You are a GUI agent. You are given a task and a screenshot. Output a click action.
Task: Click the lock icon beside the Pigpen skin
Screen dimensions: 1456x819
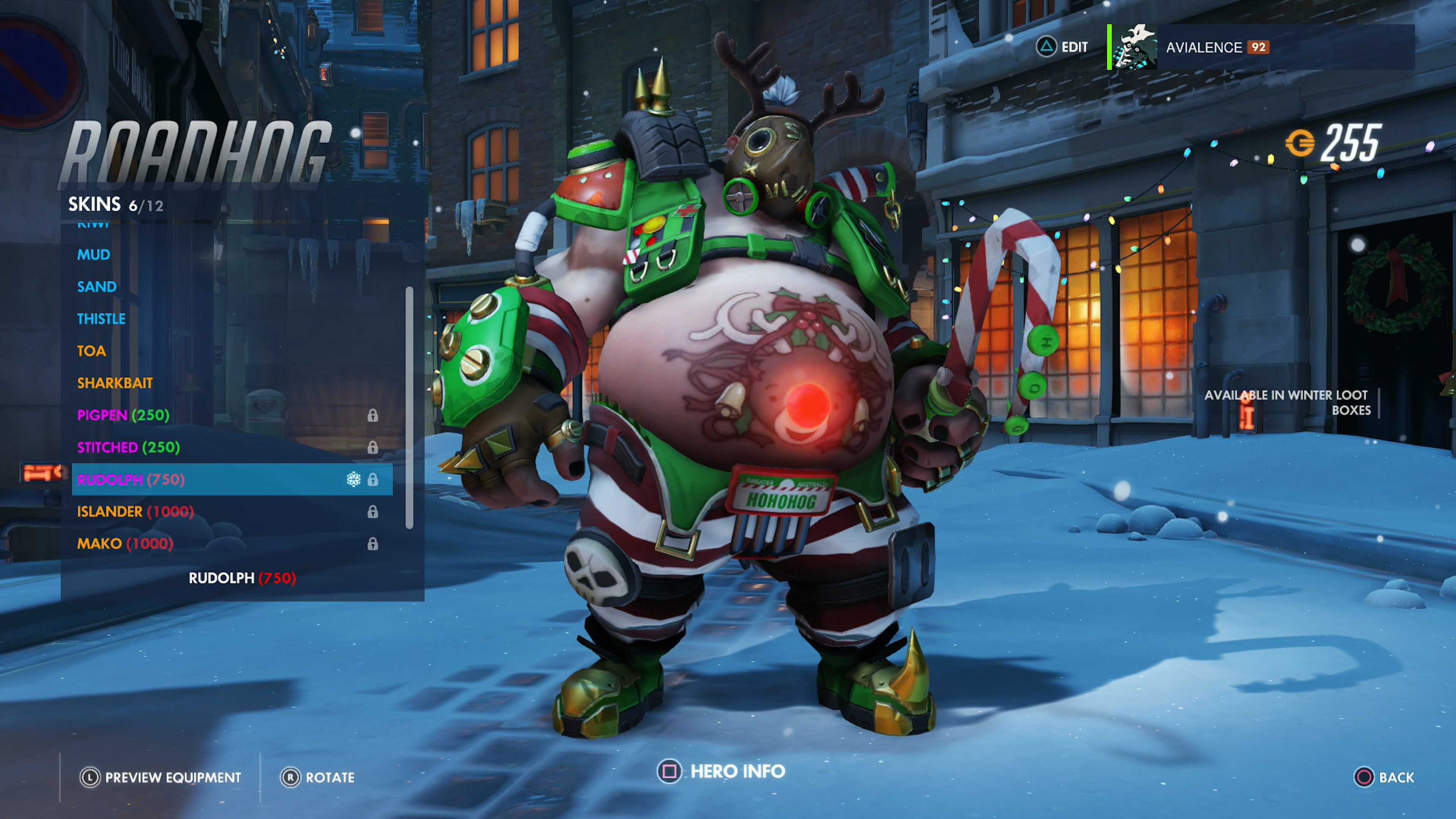coord(373,416)
